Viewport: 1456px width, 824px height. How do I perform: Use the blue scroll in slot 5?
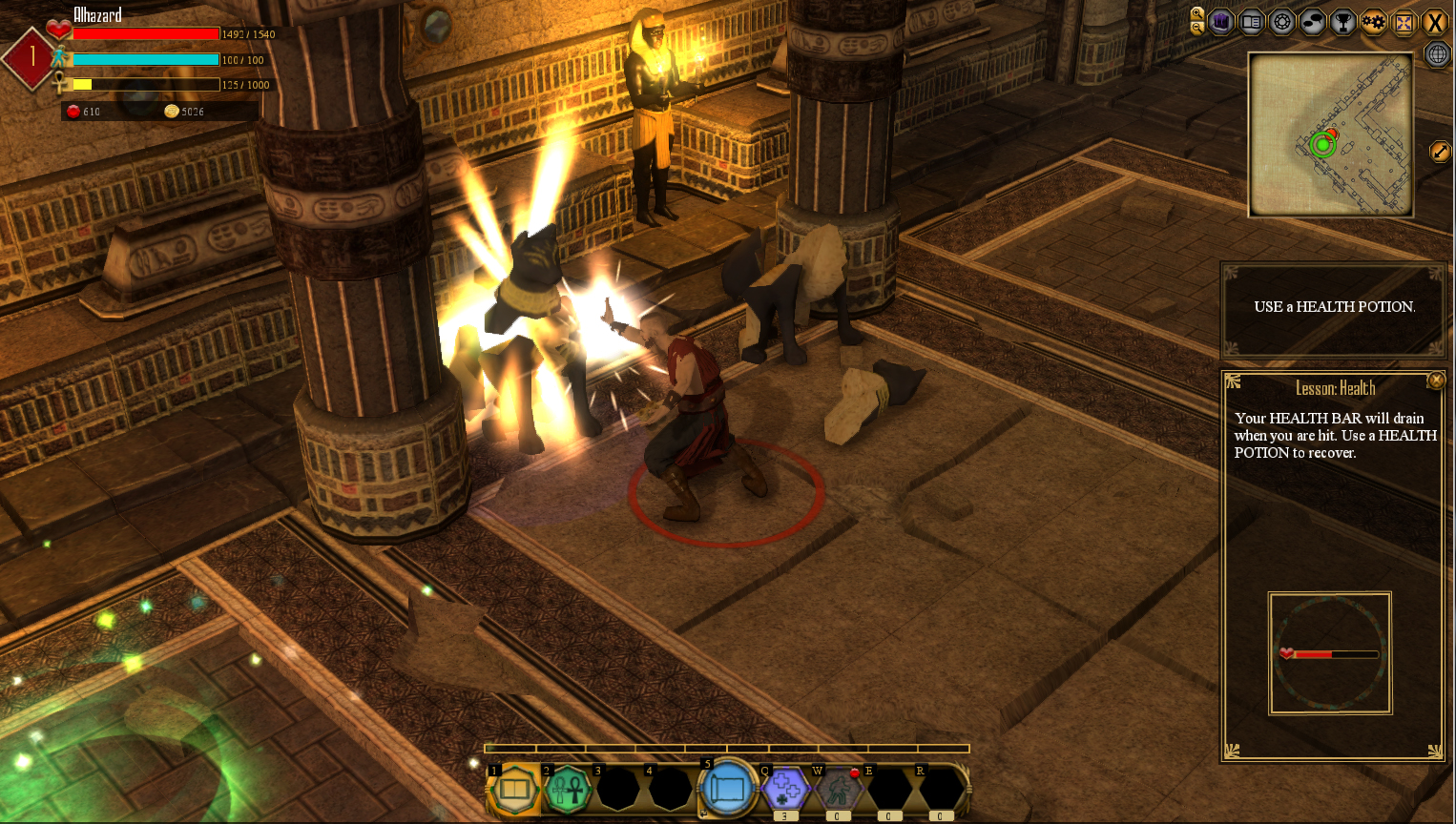[x=728, y=789]
